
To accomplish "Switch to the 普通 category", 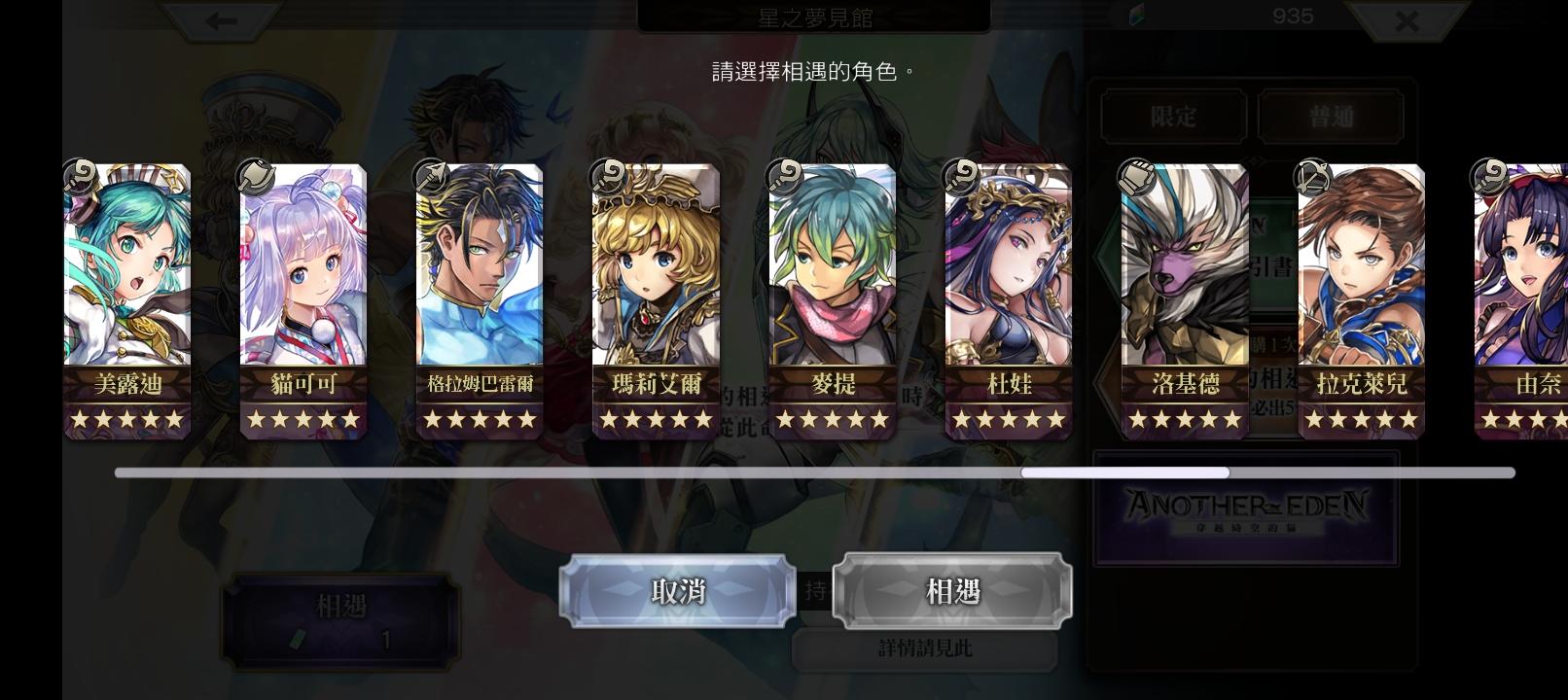I will (x=1332, y=116).
